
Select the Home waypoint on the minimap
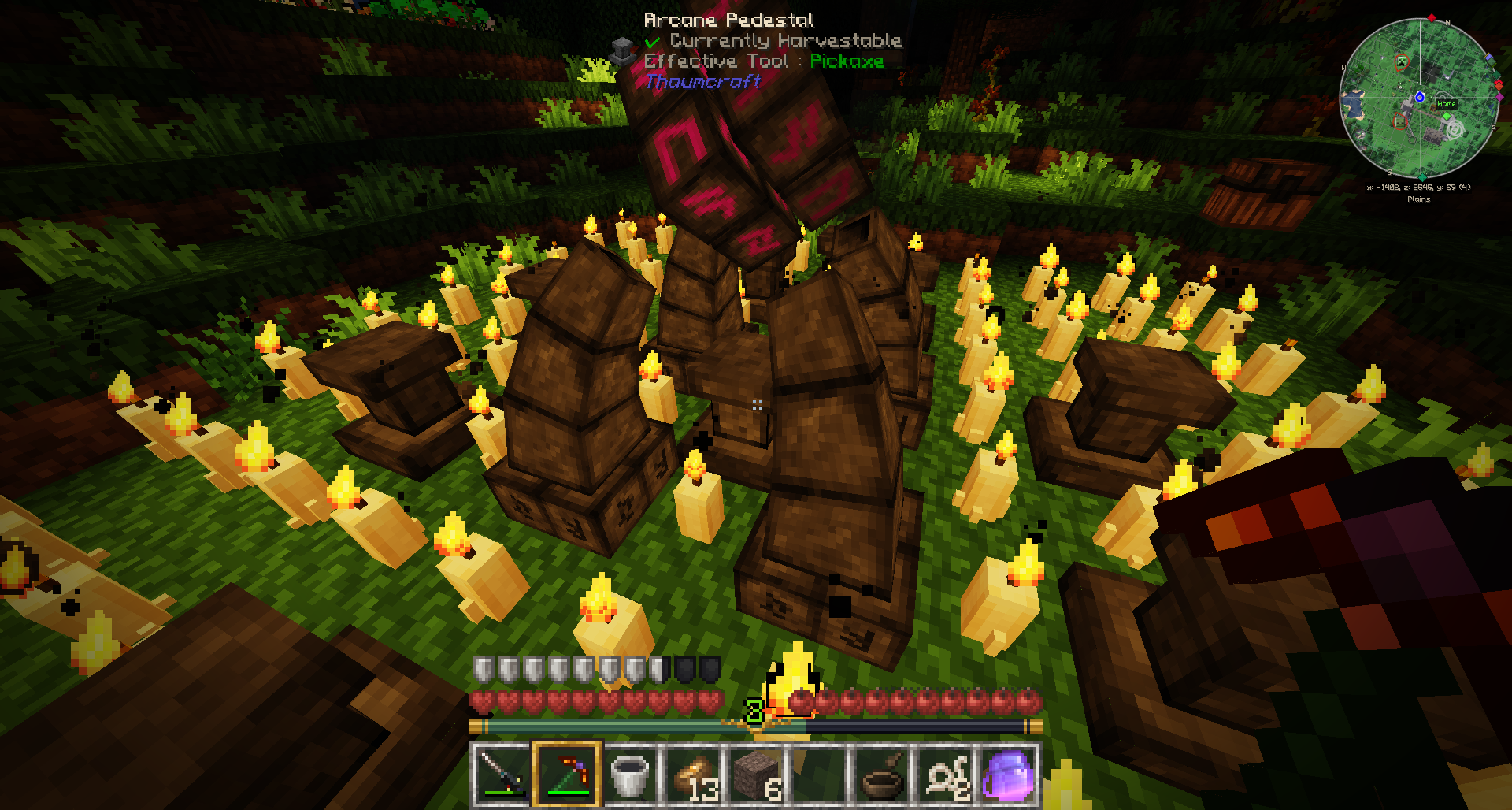[x=1447, y=104]
